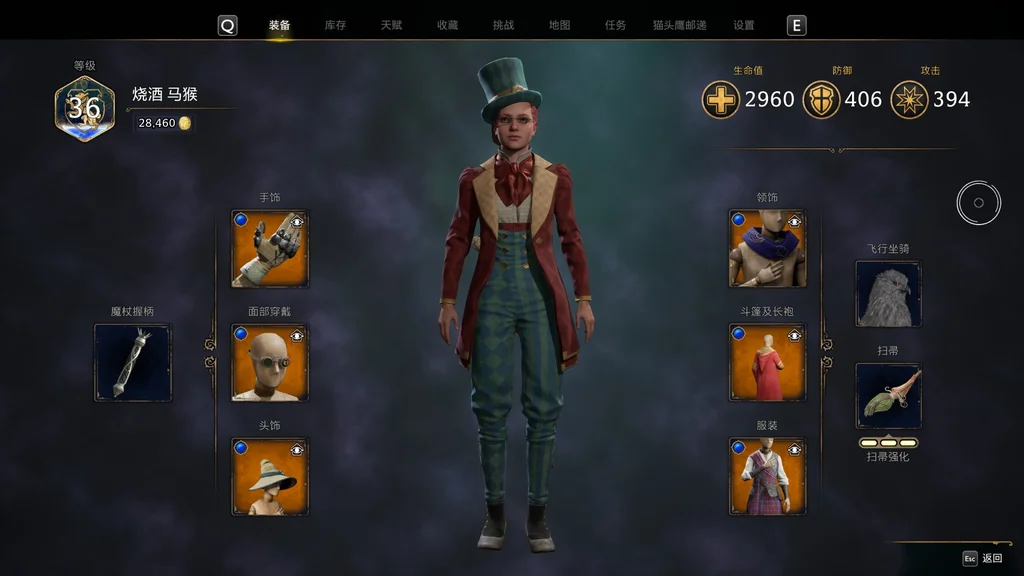Choose the 斗篷及长袍 red robe slot
The image size is (1024, 576).
click(767, 362)
